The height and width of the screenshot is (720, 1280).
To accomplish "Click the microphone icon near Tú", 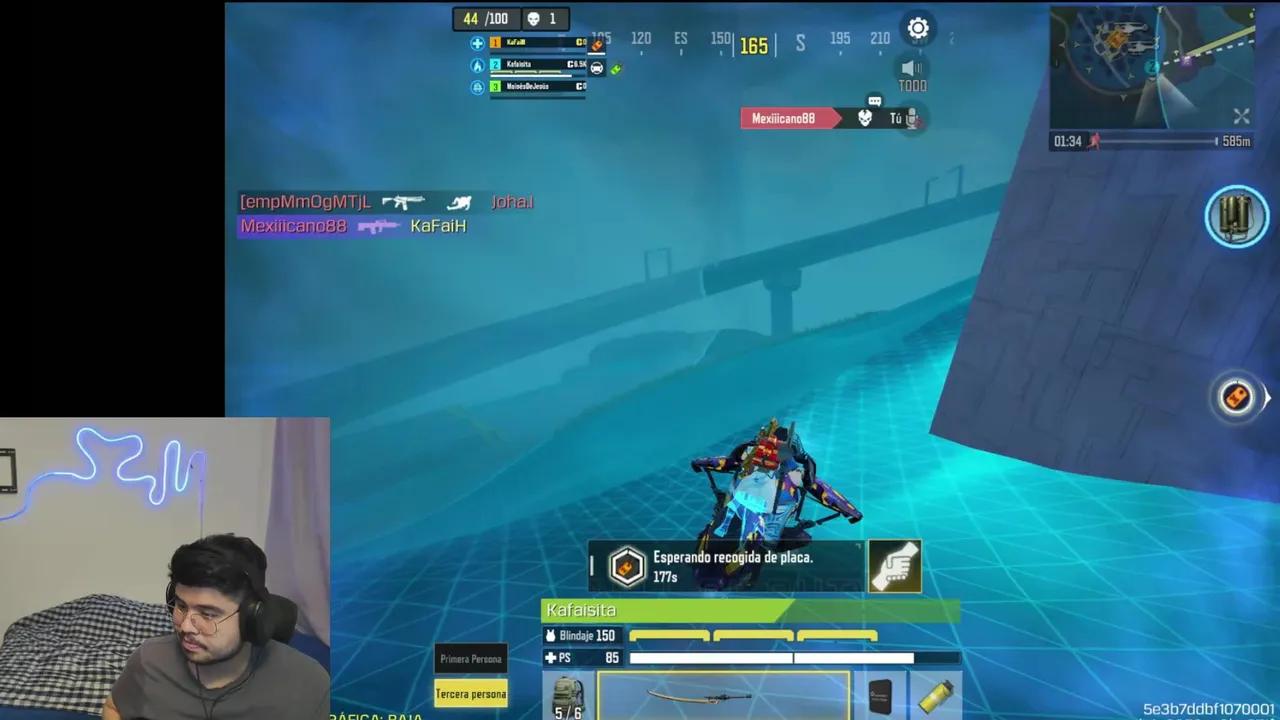I will point(910,119).
